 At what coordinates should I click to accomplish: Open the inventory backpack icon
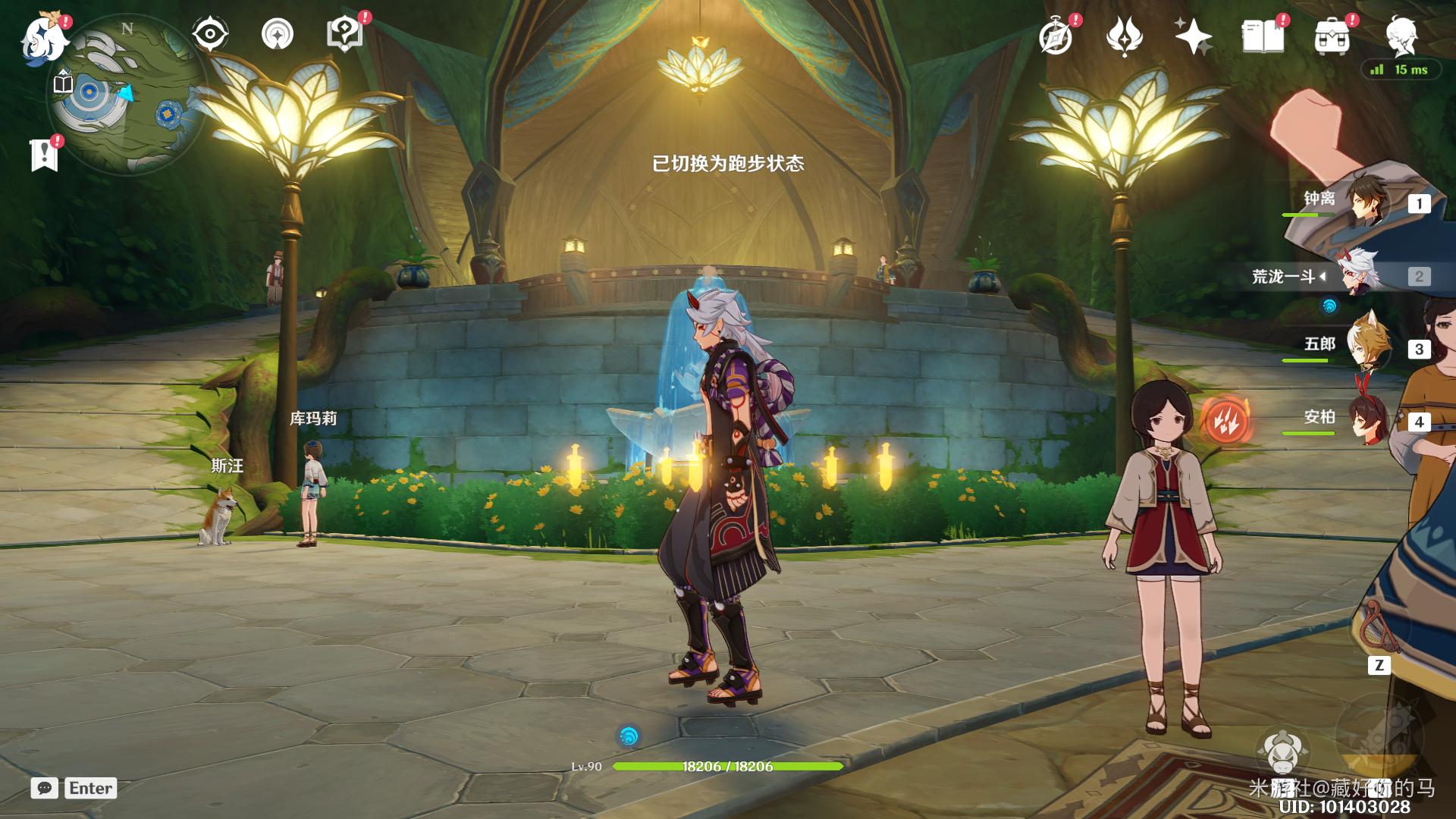[x=1332, y=36]
